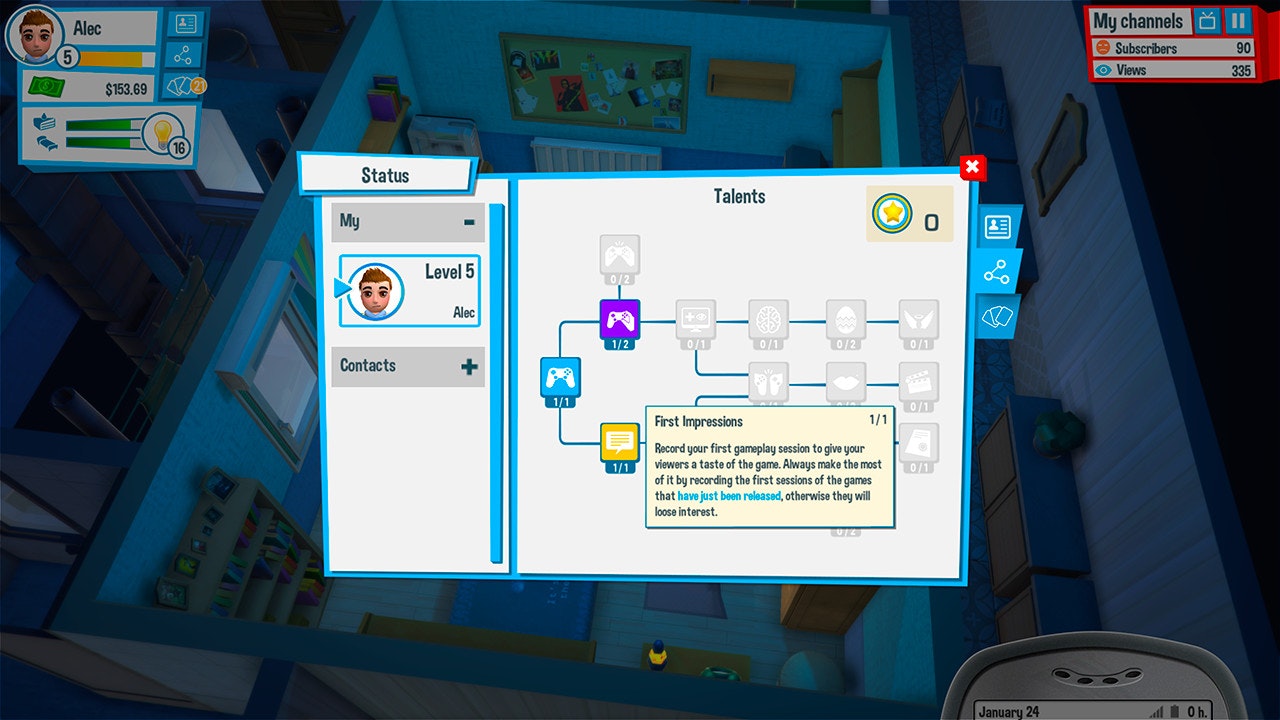
Task: Click the cards icon on the right sidebar
Action: click(995, 318)
